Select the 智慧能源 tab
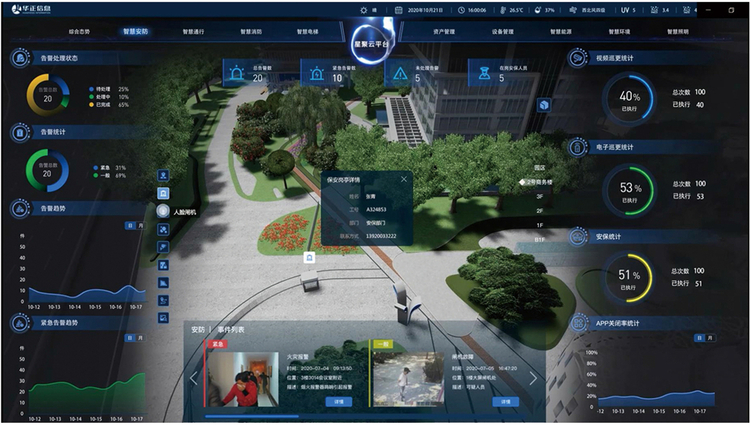Viewport: 750px width, 425px height. tap(562, 31)
